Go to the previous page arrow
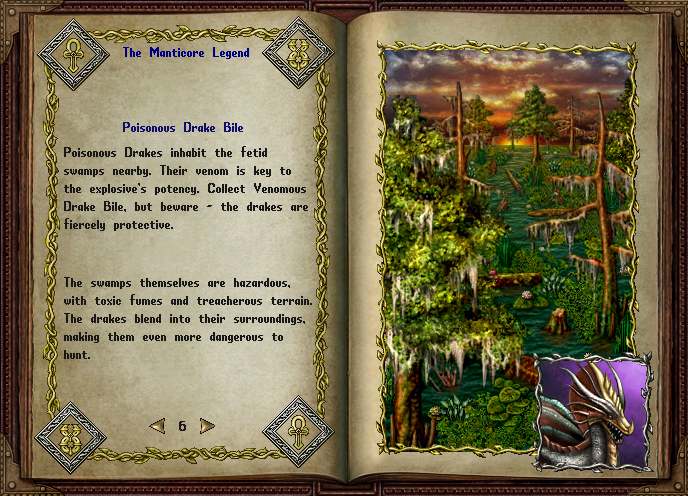The image size is (688, 496). point(157,426)
